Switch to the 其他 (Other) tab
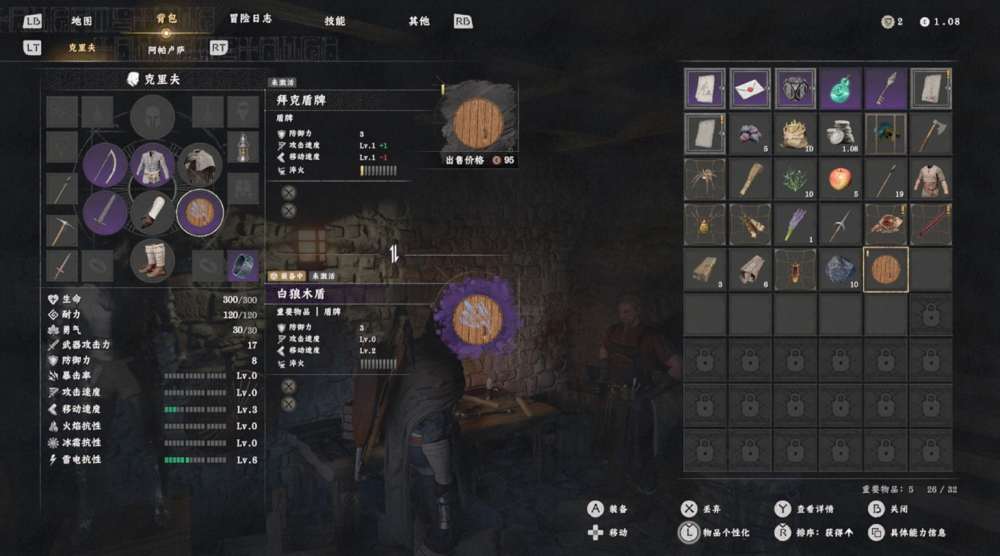Image resolution: width=1000 pixels, height=556 pixels. [419, 21]
